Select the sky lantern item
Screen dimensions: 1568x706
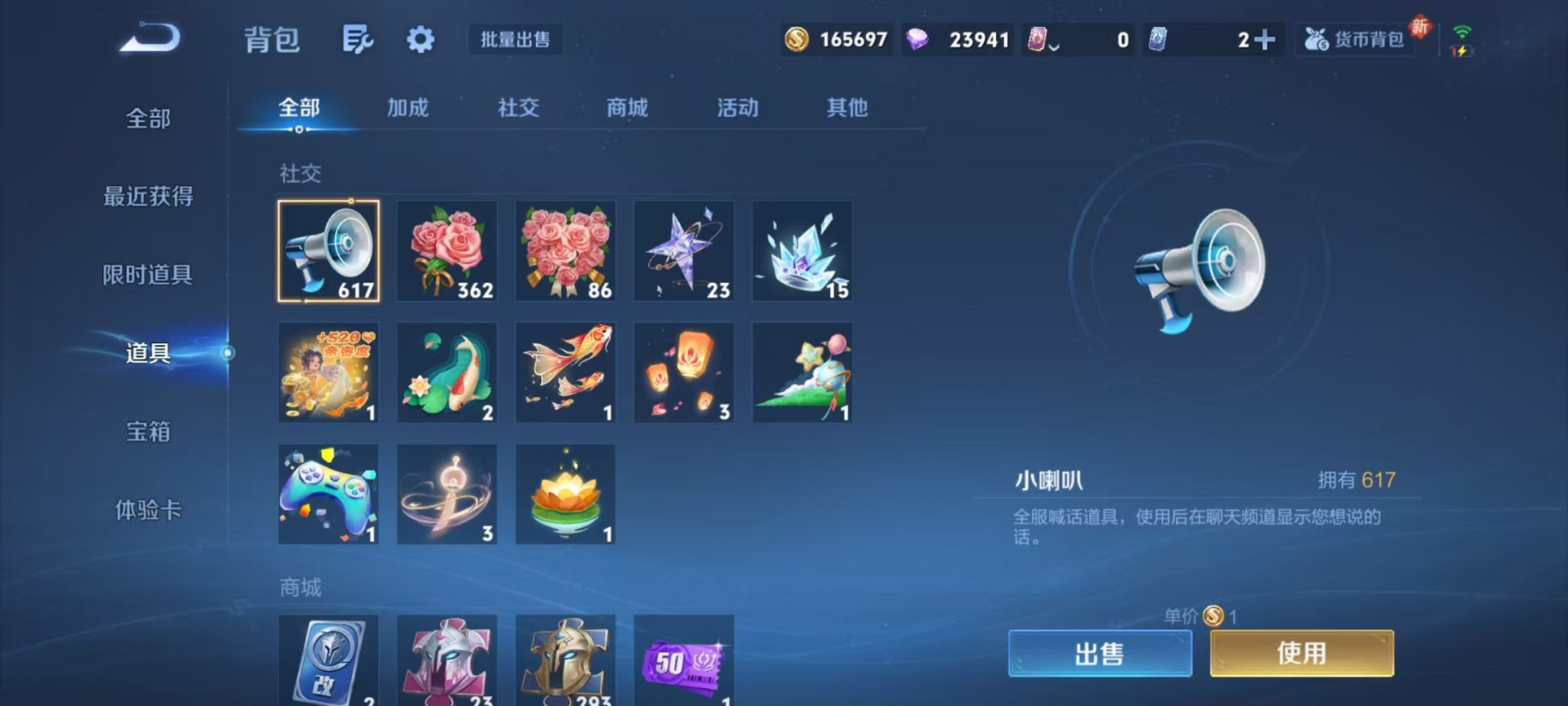[683, 372]
